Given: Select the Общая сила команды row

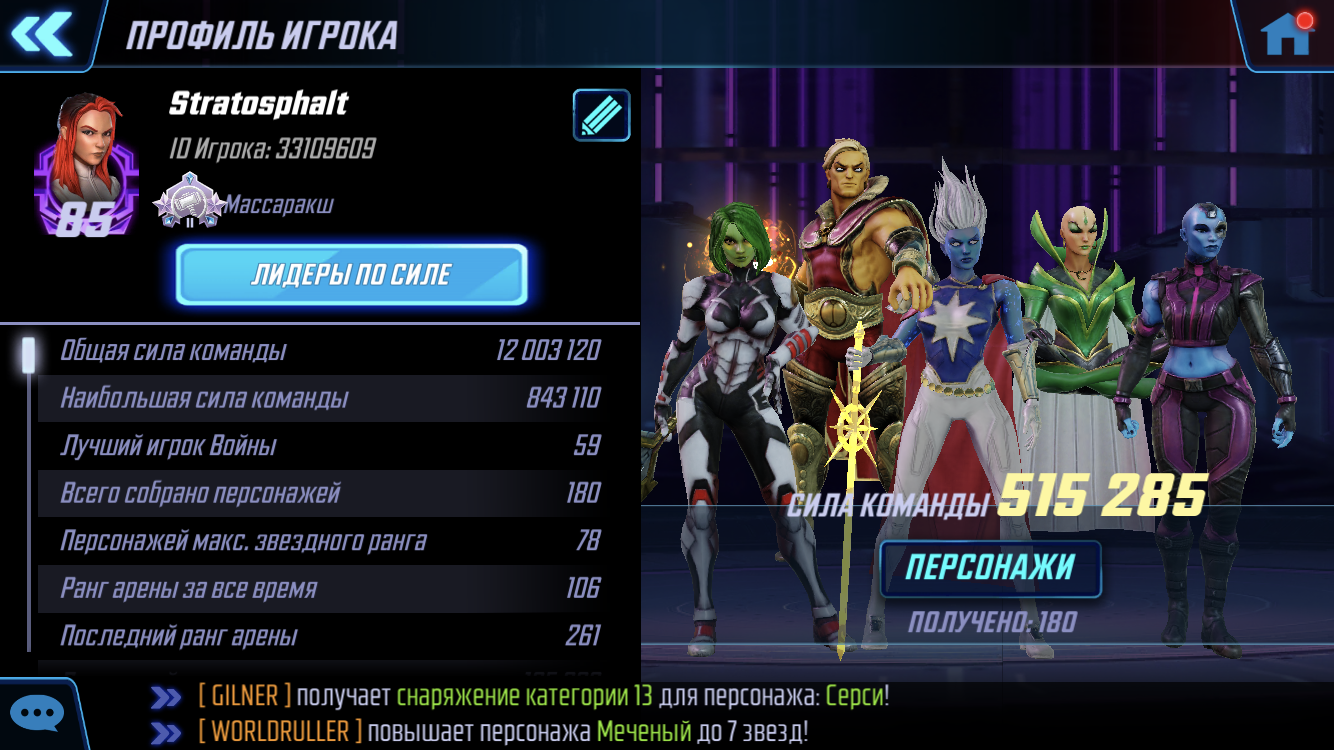Looking at the screenshot, I should coord(330,350).
